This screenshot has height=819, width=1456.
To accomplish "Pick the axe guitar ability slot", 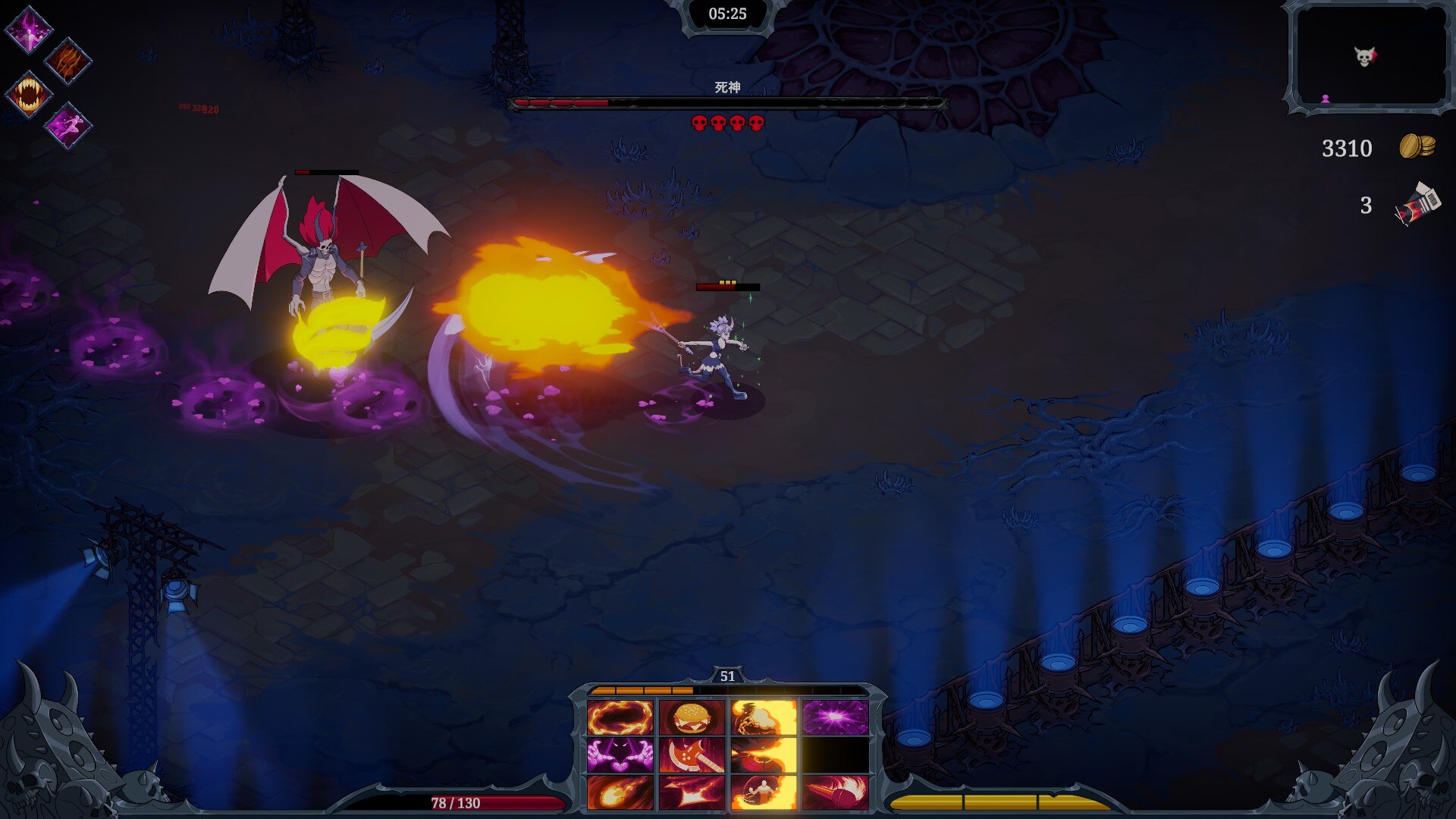I will coord(692,755).
